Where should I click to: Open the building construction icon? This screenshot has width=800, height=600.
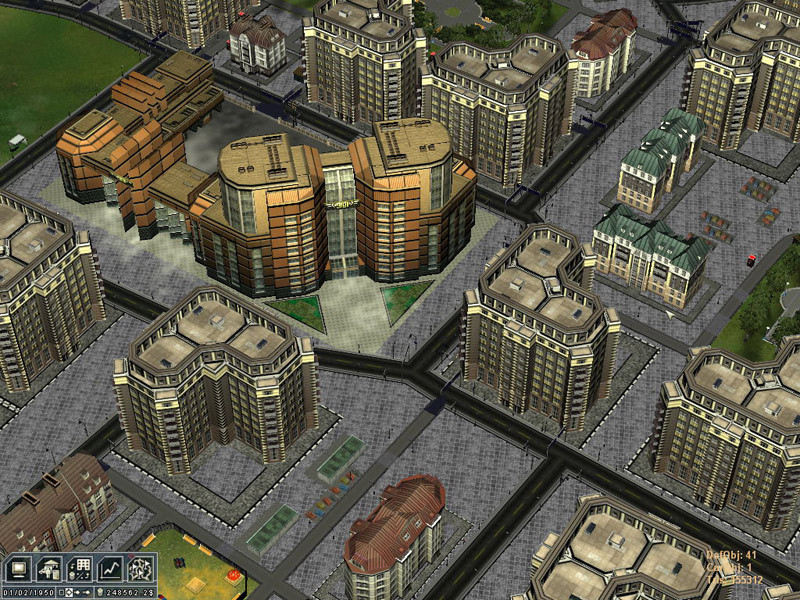coord(49,569)
